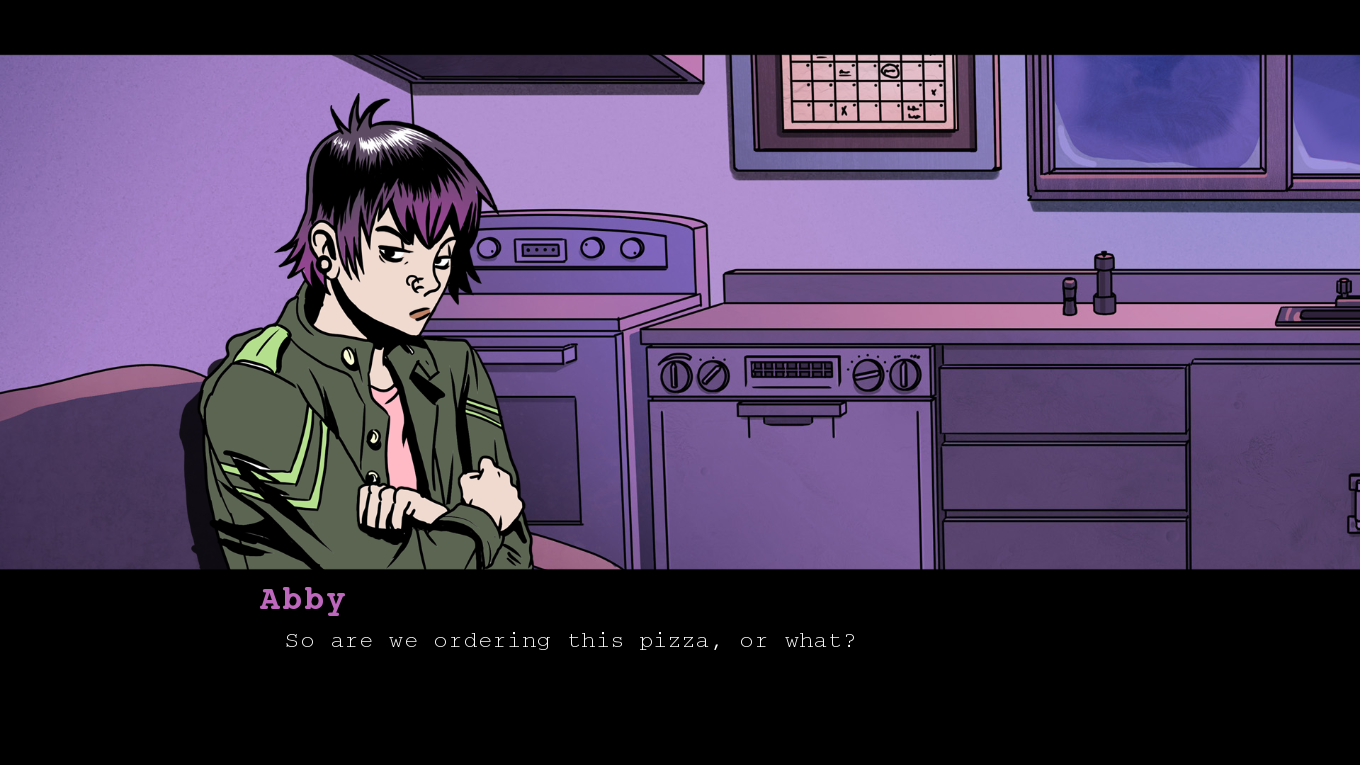1360x765 pixels.
Task: Click Abby's name label
Action: coord(301,599)
